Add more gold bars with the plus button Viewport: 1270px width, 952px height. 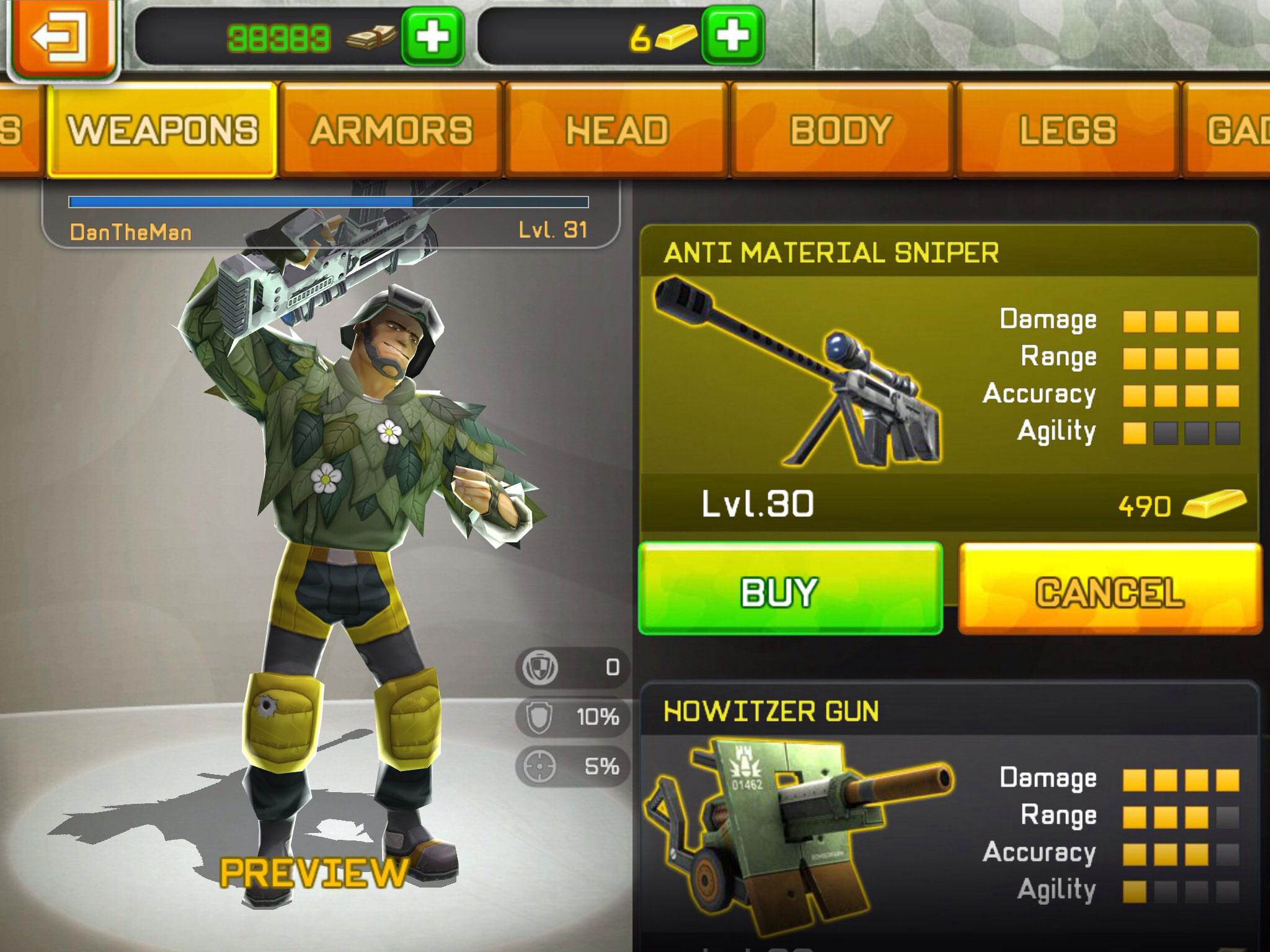coord(733,36)
